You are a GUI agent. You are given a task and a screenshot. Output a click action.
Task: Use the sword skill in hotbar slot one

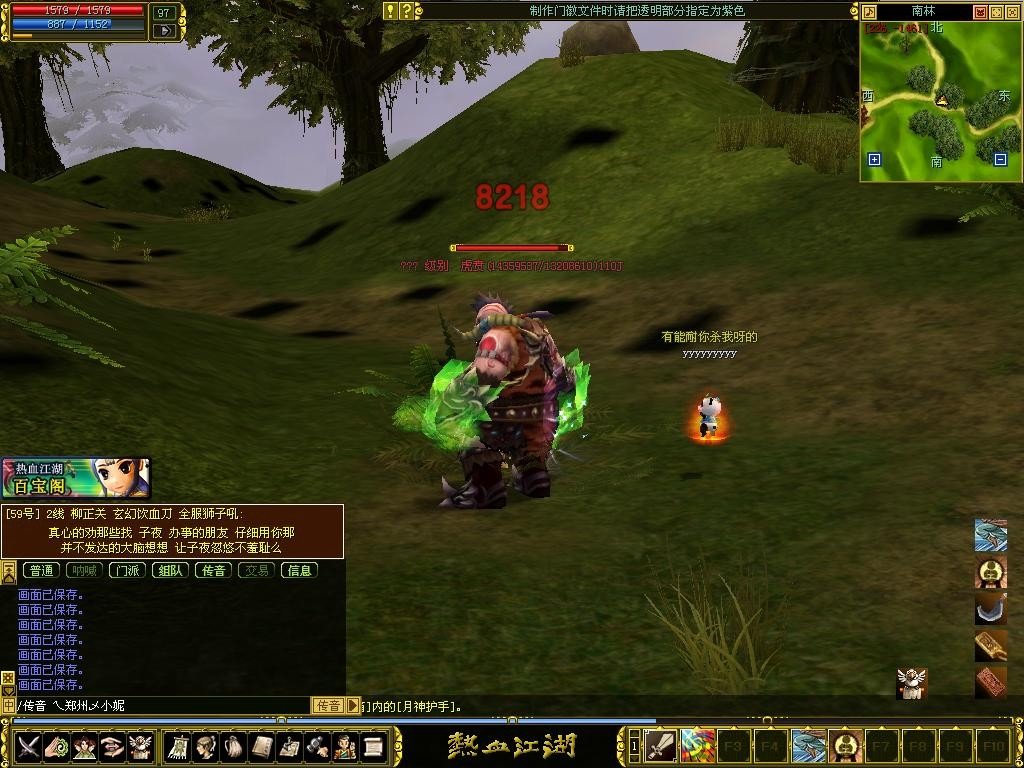click(661, 746)
